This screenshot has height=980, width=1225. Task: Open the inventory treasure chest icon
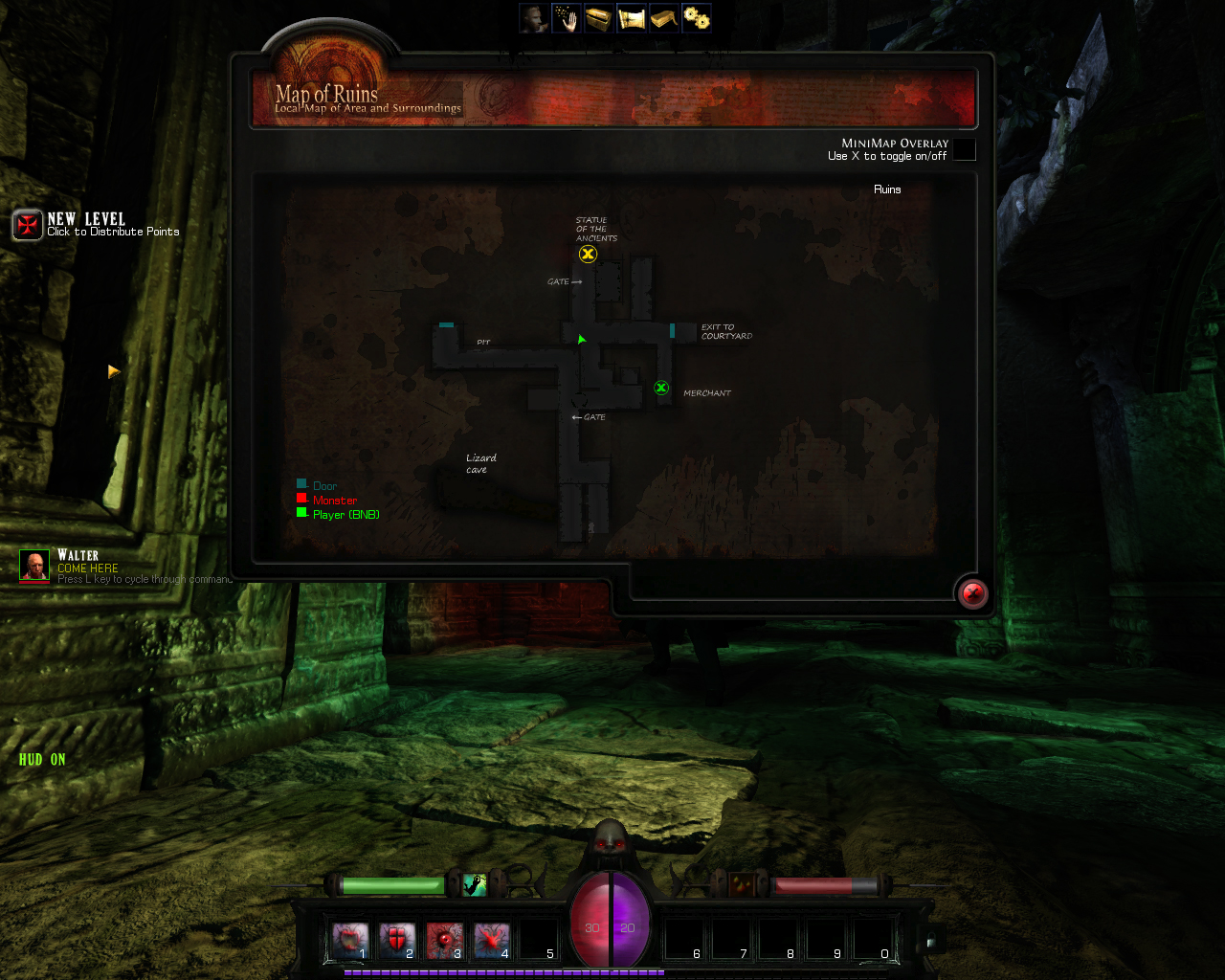pyautogui.click(x=599, y=17)
